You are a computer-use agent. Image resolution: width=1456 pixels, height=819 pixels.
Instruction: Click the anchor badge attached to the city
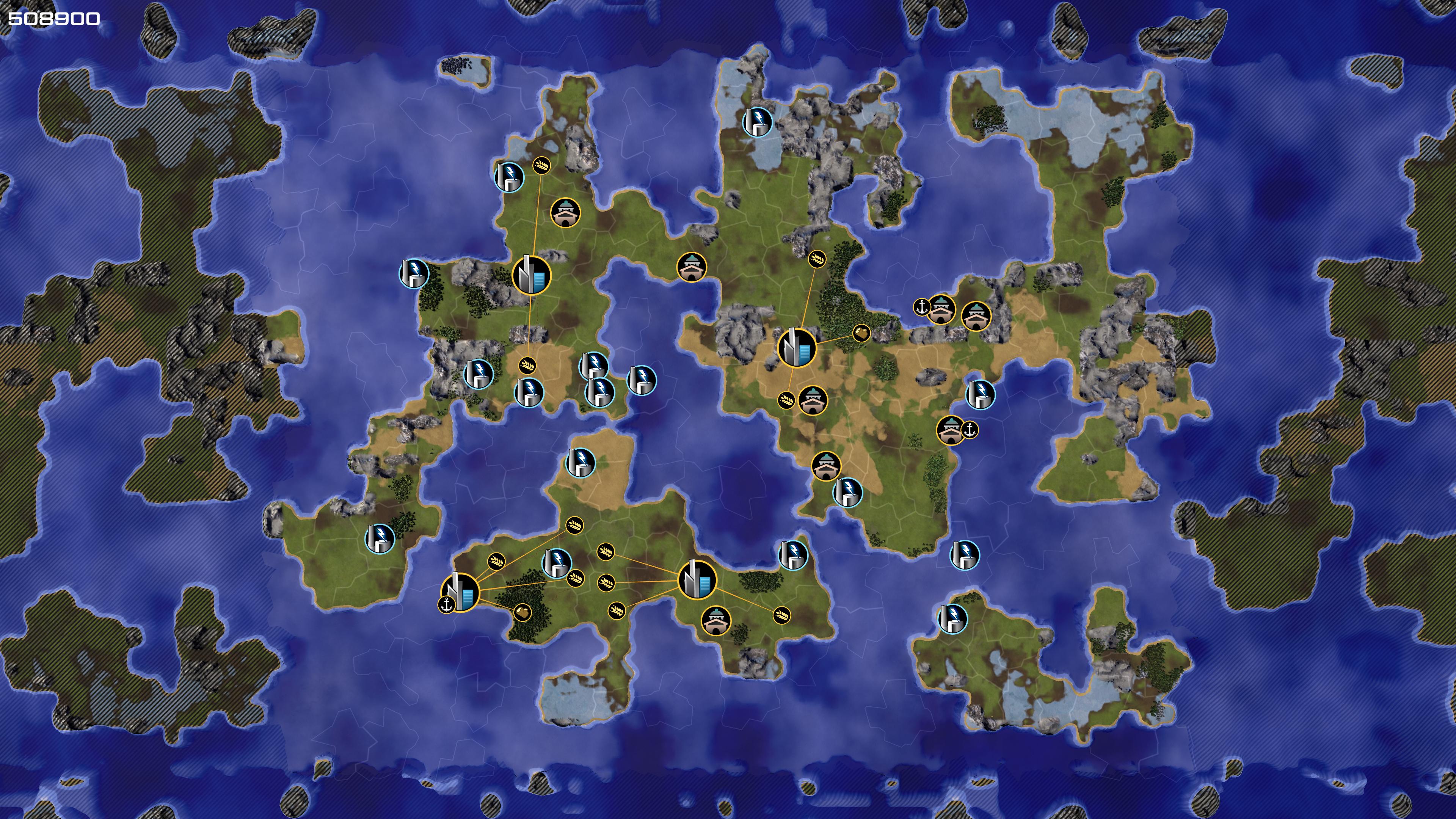tap(447, 605)
